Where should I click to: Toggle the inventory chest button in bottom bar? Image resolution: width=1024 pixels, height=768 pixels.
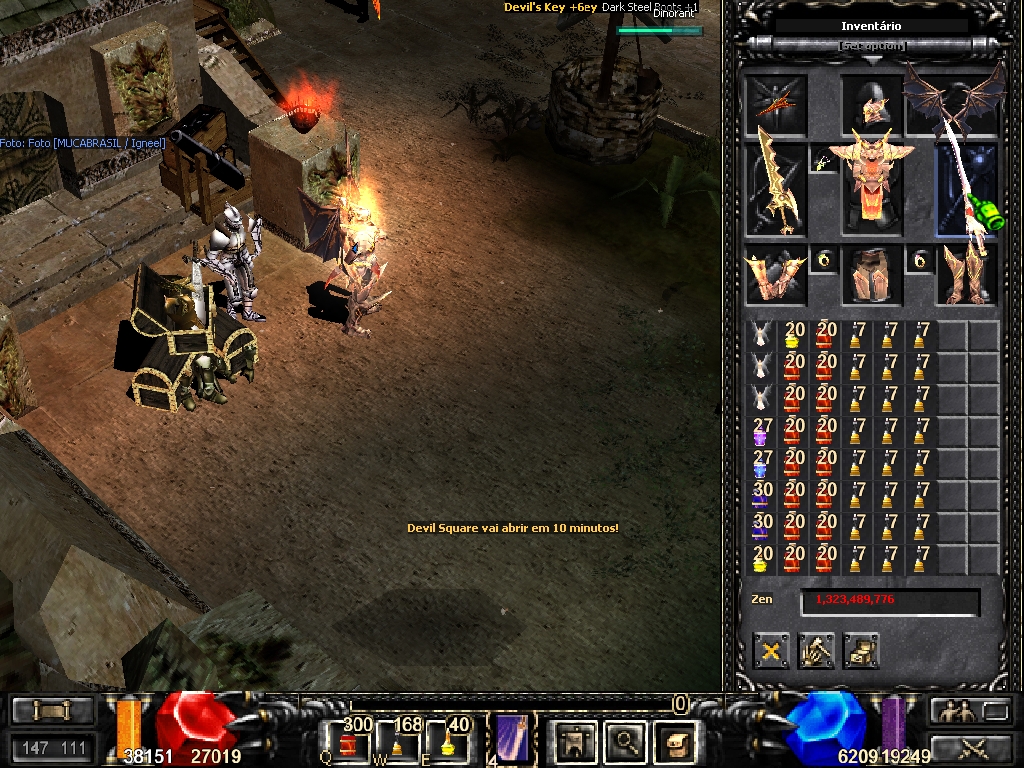click(x=674, y=741)
